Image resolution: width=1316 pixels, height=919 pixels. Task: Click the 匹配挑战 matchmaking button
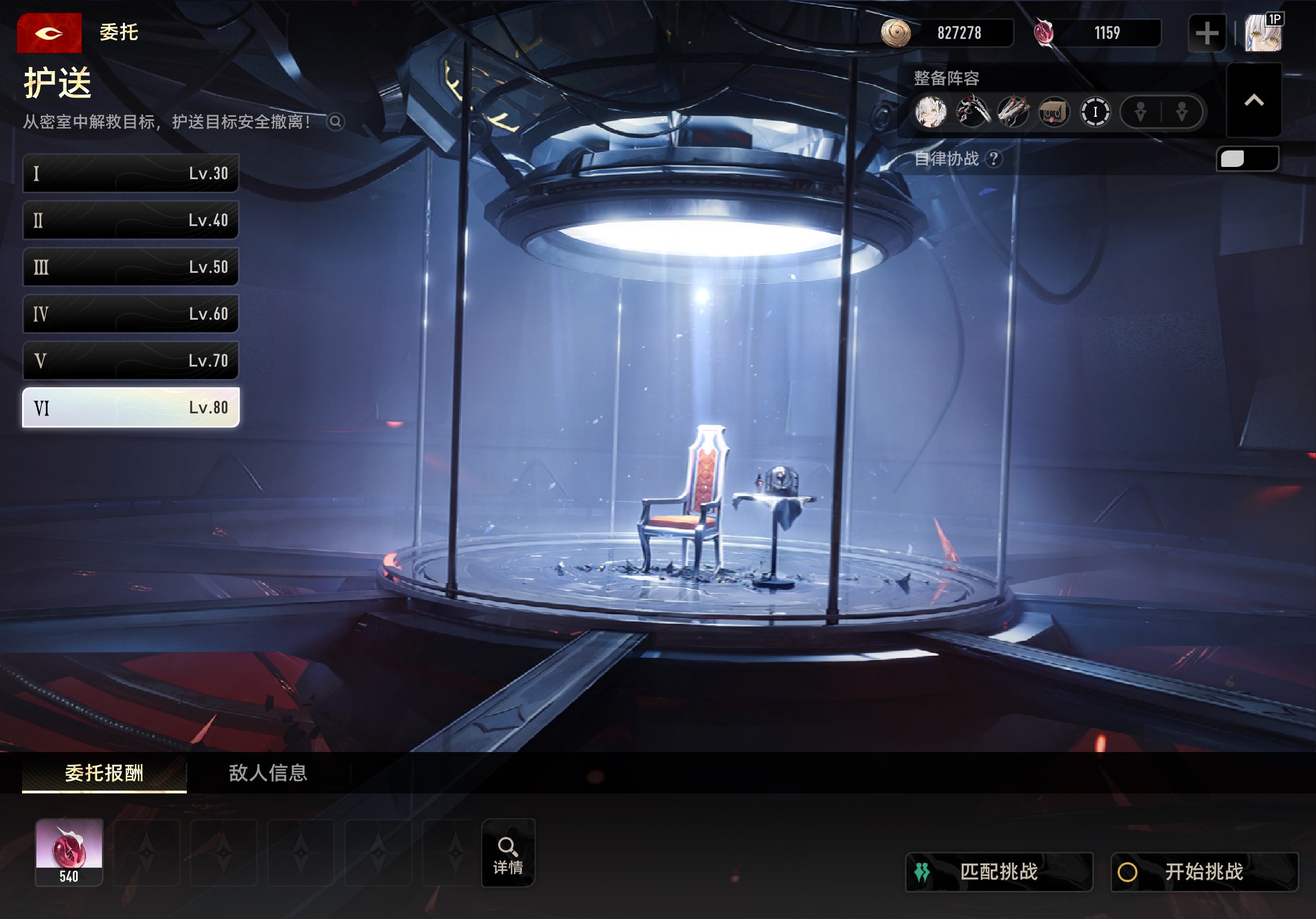click(999, 872)
